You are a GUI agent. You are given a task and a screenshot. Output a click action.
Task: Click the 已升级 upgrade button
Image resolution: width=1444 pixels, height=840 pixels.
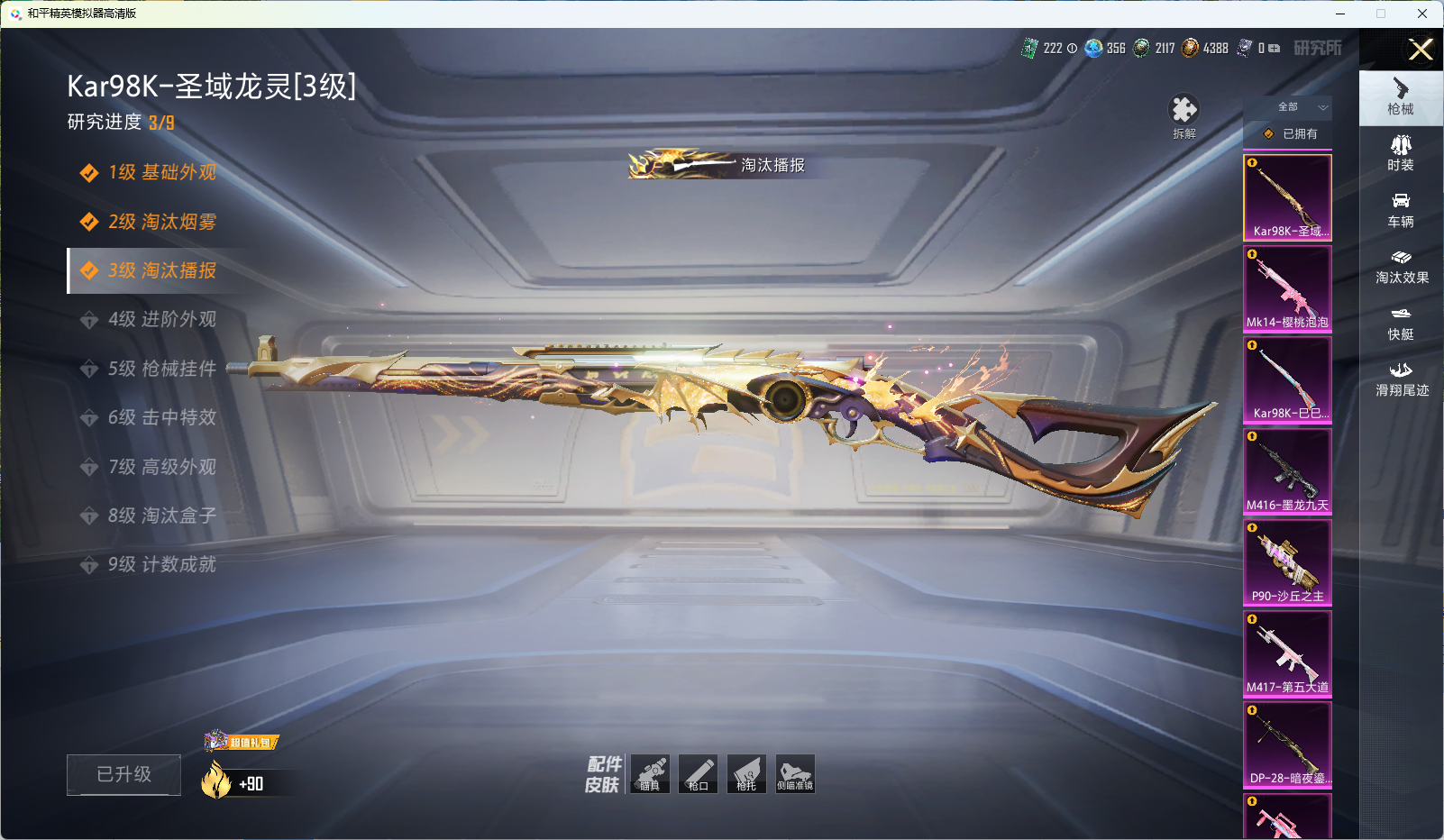(123, 774)
